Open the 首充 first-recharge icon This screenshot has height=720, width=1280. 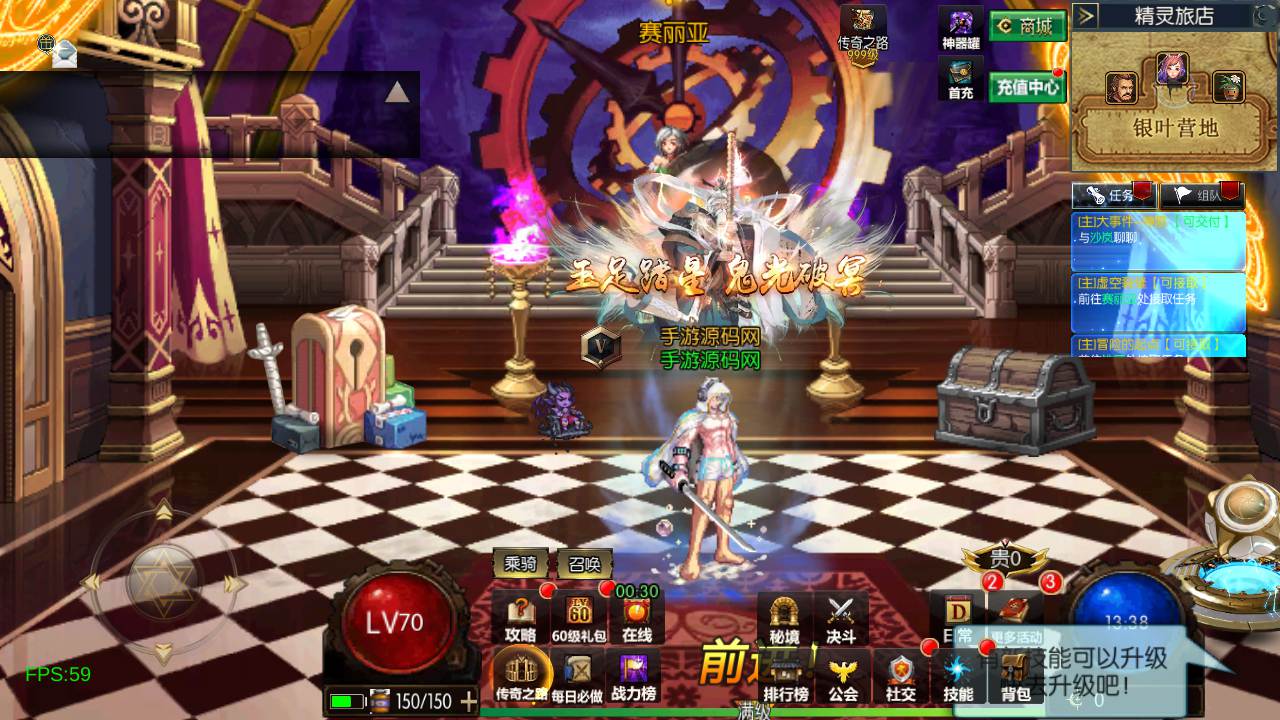[961, 80]
